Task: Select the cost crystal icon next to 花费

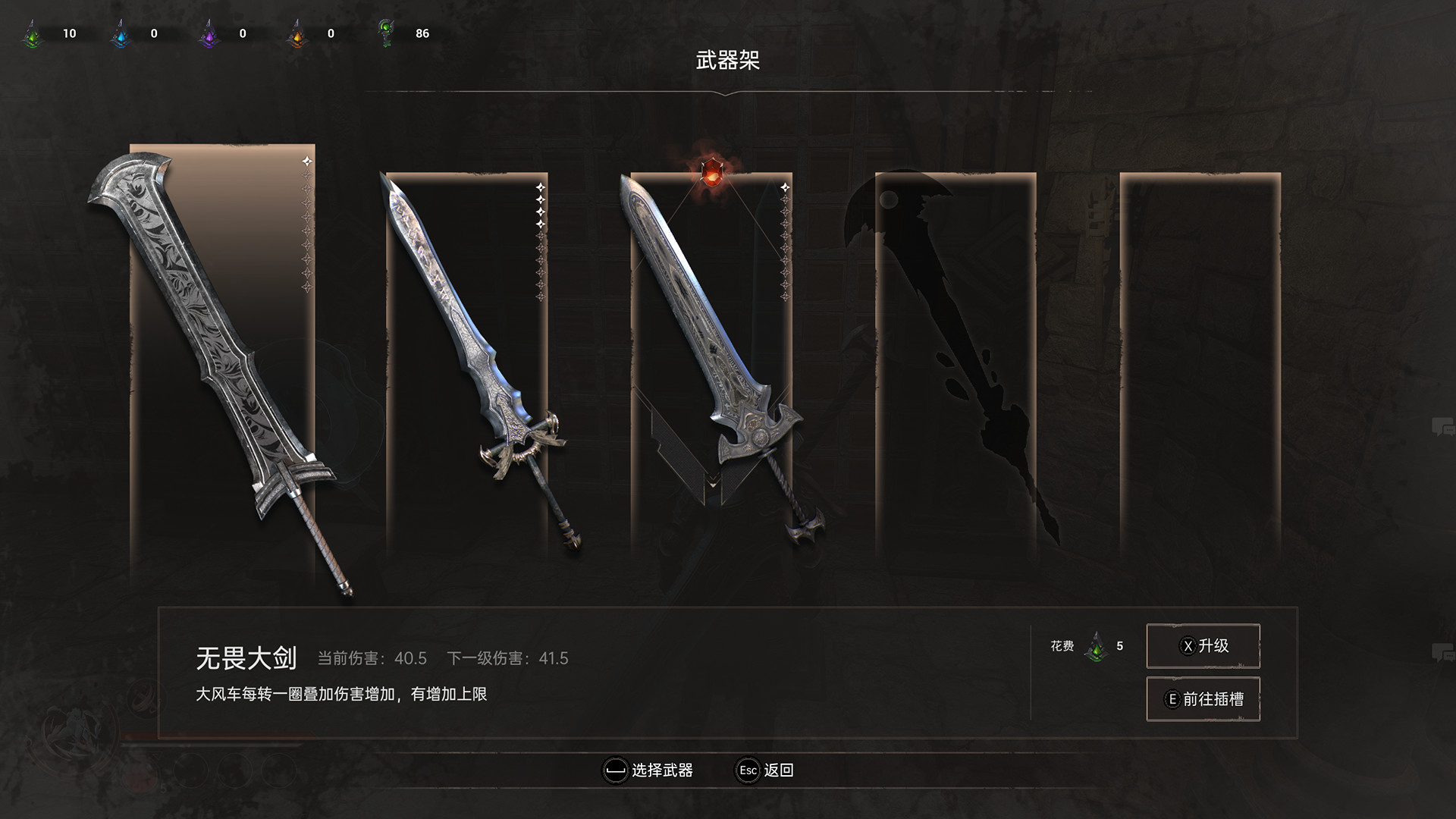Action: click(x=1097, y=646)
